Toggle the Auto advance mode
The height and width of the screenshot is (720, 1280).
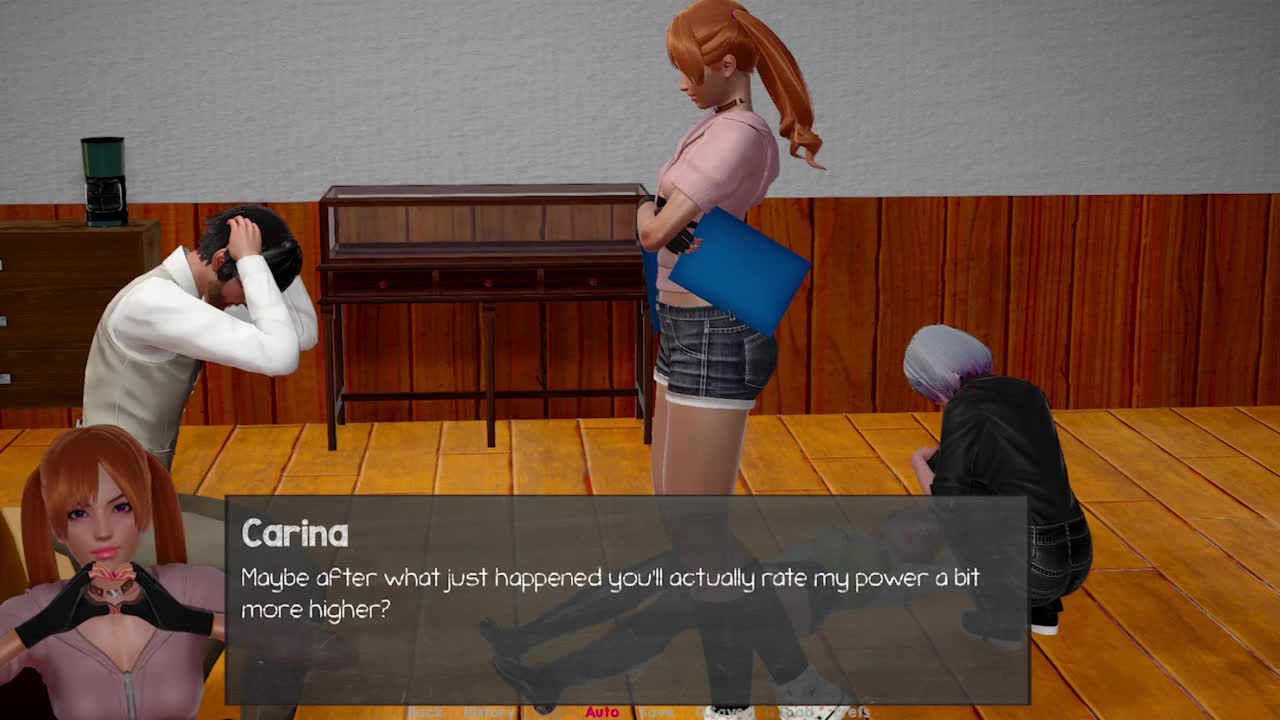[x=602, y=712]
